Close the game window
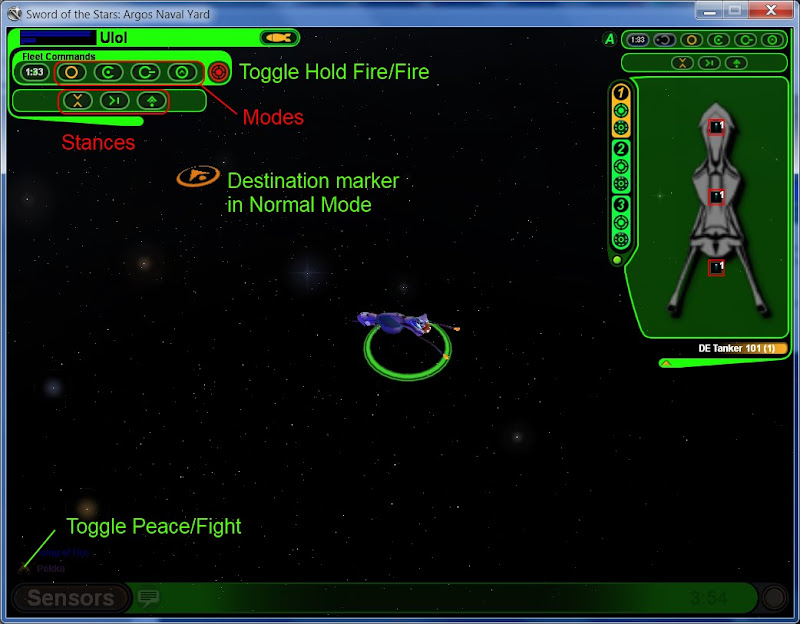 tap(769, 11)
